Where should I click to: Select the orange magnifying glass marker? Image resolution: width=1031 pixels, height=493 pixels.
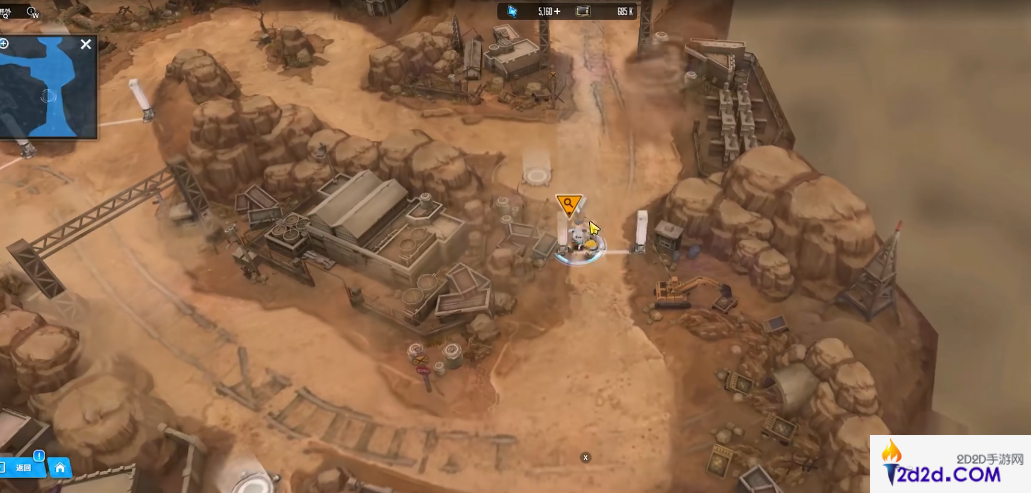(568, 206)
